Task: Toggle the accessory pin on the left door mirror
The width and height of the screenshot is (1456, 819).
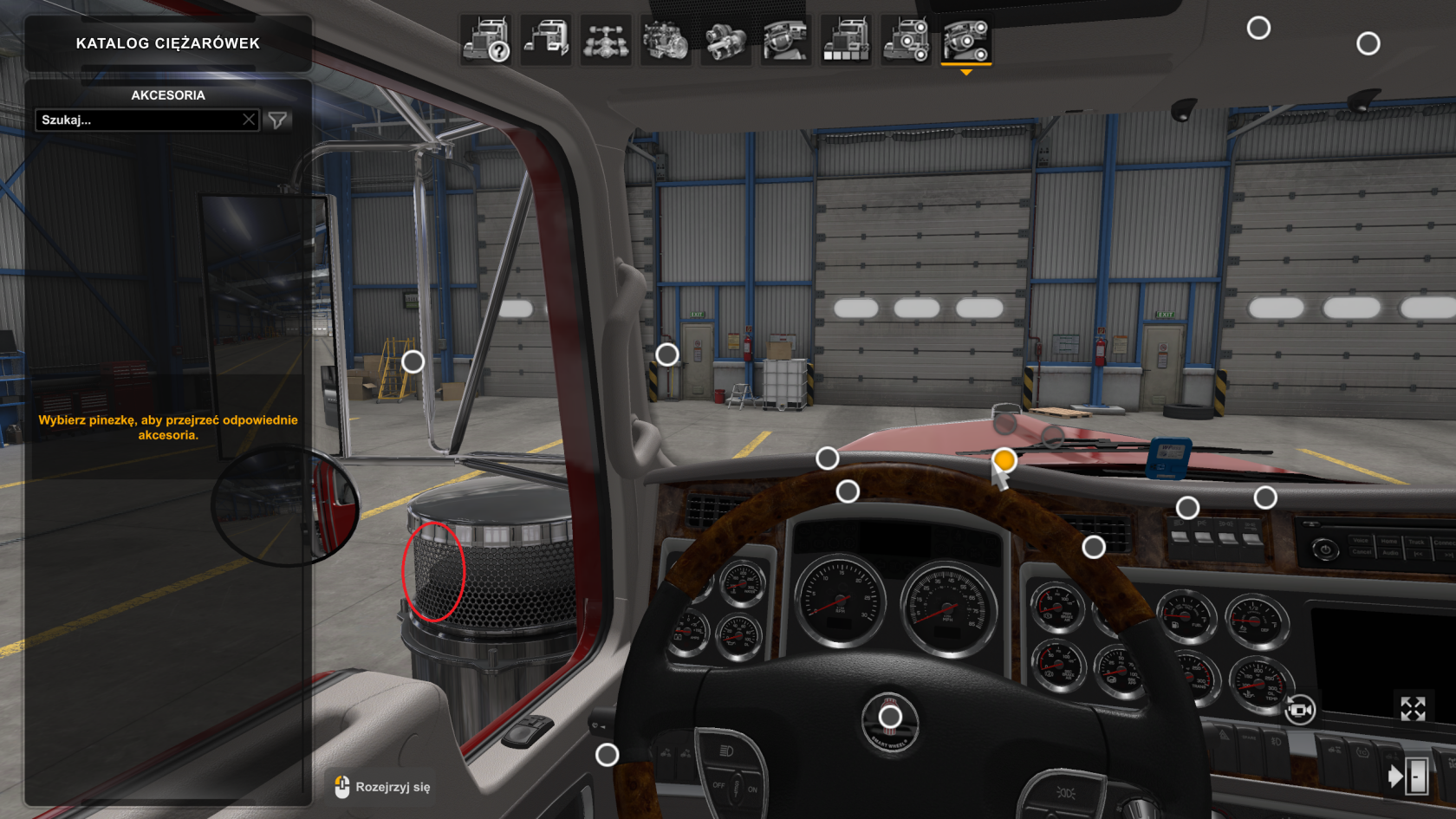Action: click(x=412, y=361)
